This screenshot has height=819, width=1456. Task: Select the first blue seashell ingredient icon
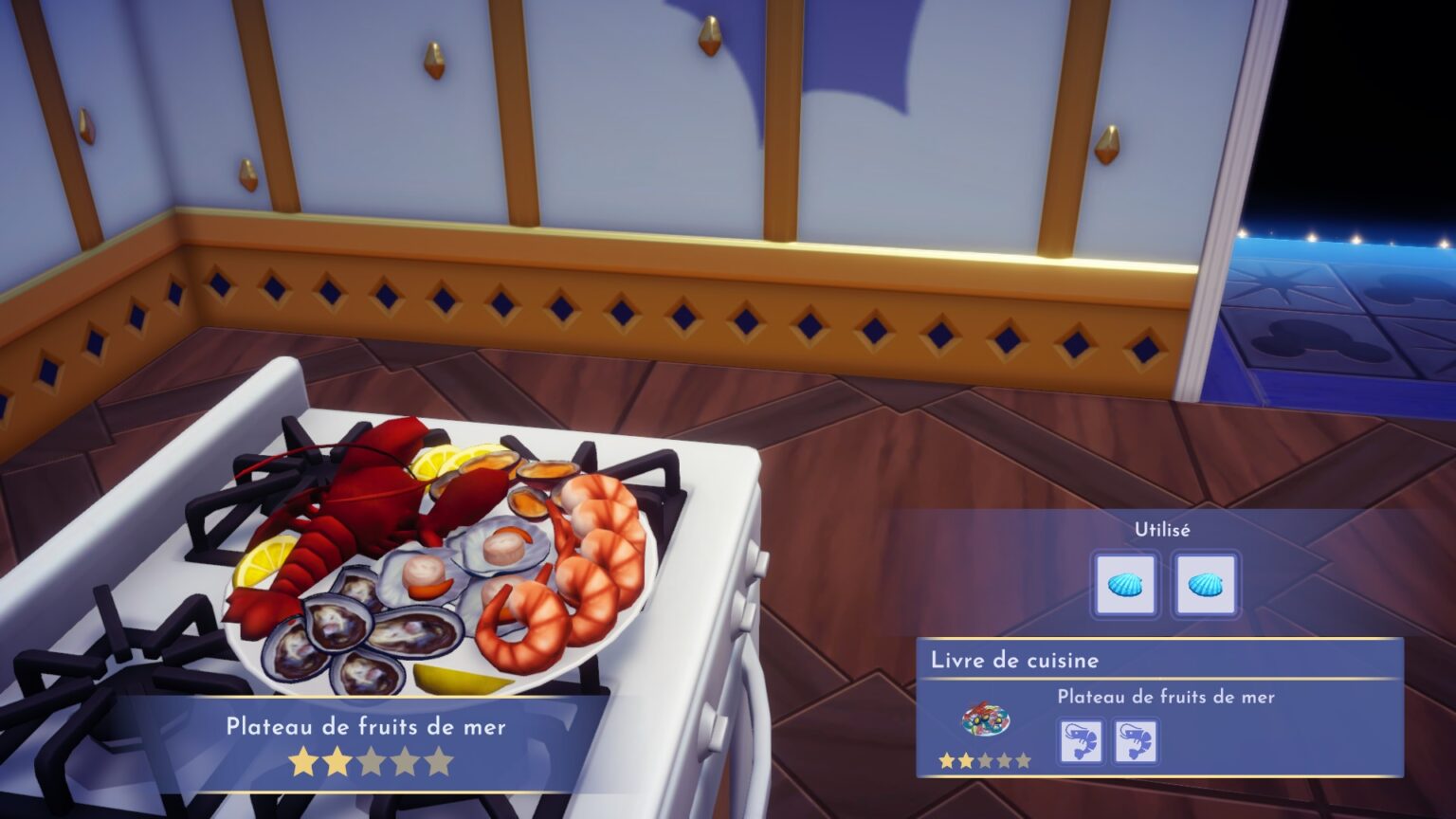point(1126,586)
